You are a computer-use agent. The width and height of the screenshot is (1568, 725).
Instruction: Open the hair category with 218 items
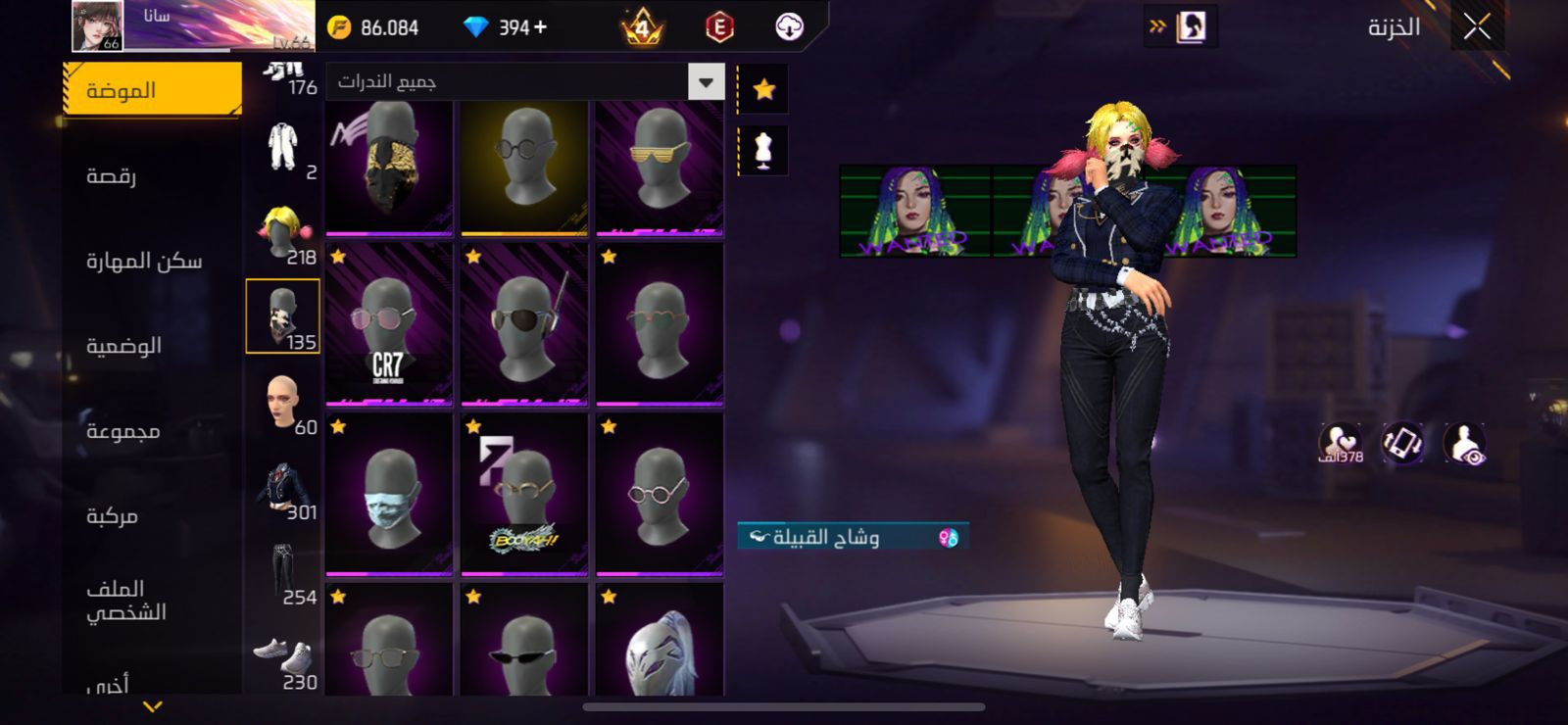click(283, 231)
